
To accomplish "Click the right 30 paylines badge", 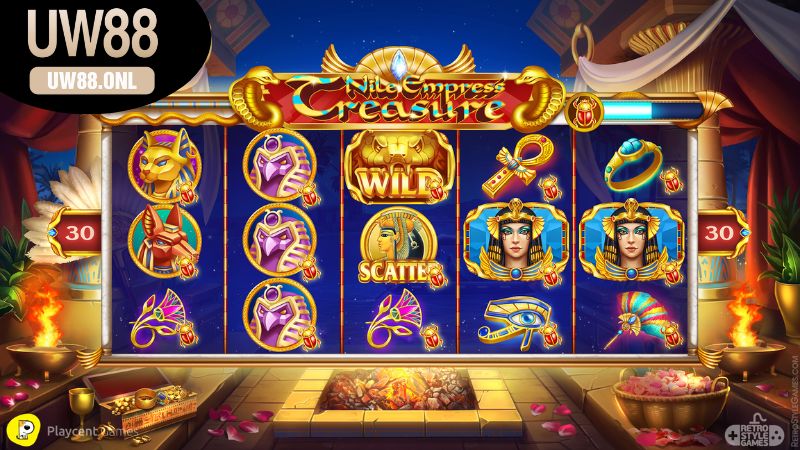I will tap(721, 232).
